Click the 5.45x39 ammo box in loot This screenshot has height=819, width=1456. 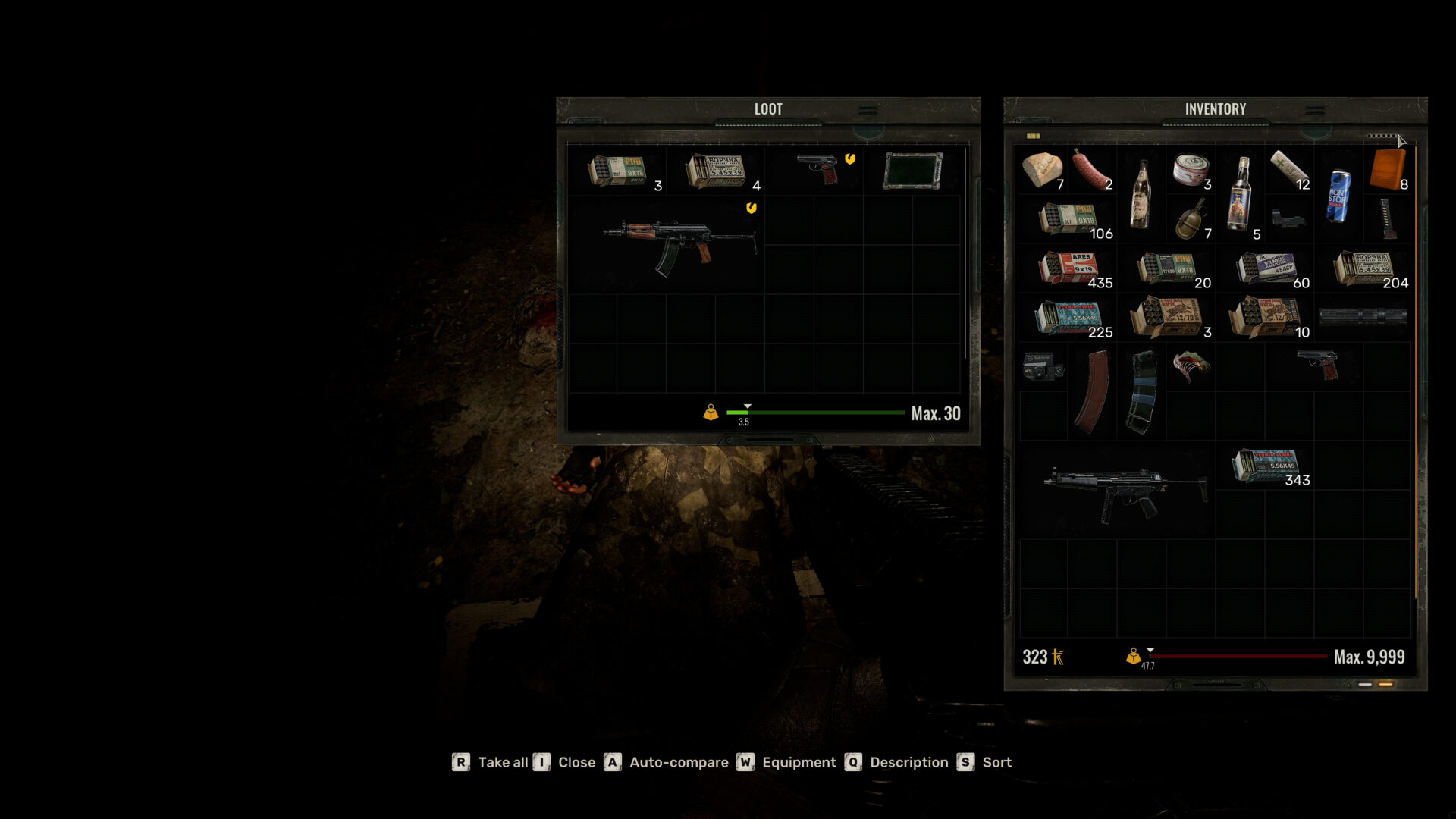[x=717, y=168]
